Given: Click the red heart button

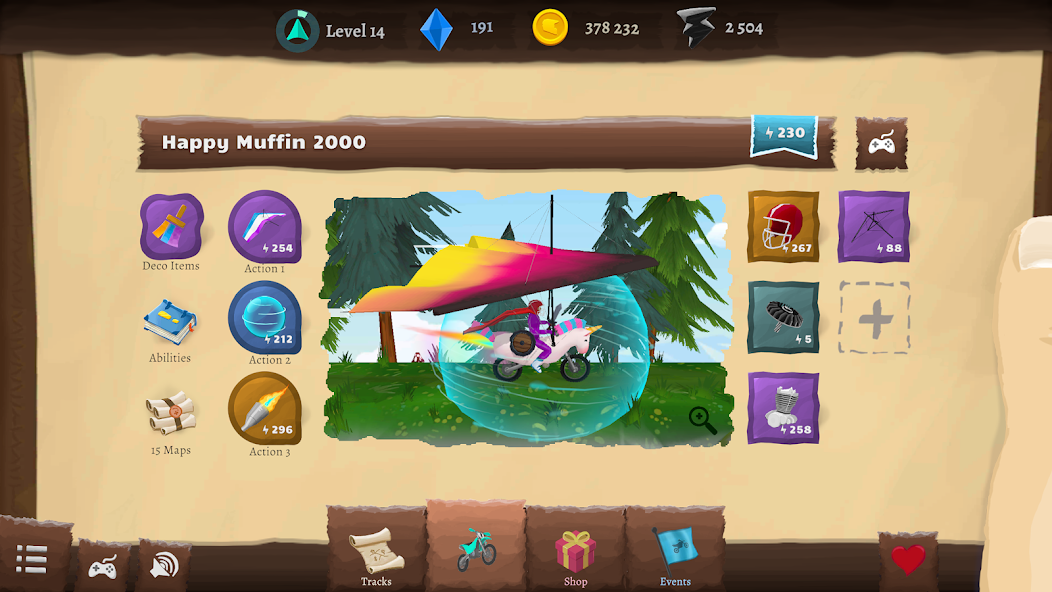Looking at the screenshot, I should (x=908, y=559).
